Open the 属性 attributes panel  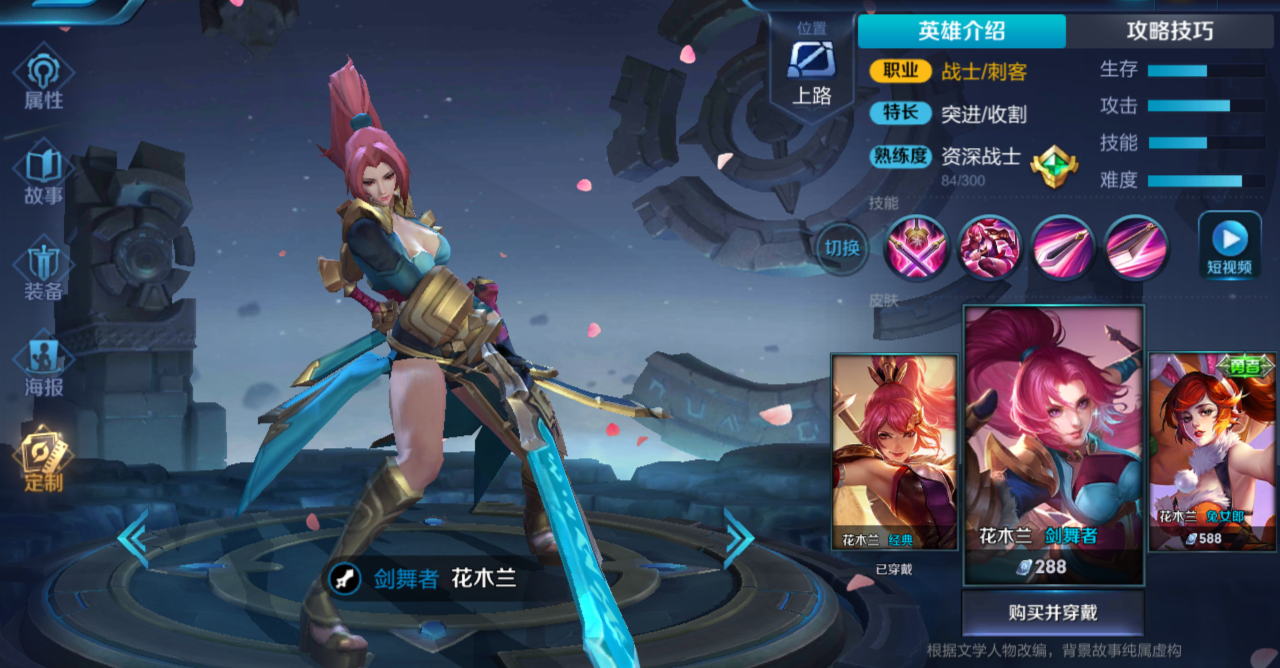(43, 80)
